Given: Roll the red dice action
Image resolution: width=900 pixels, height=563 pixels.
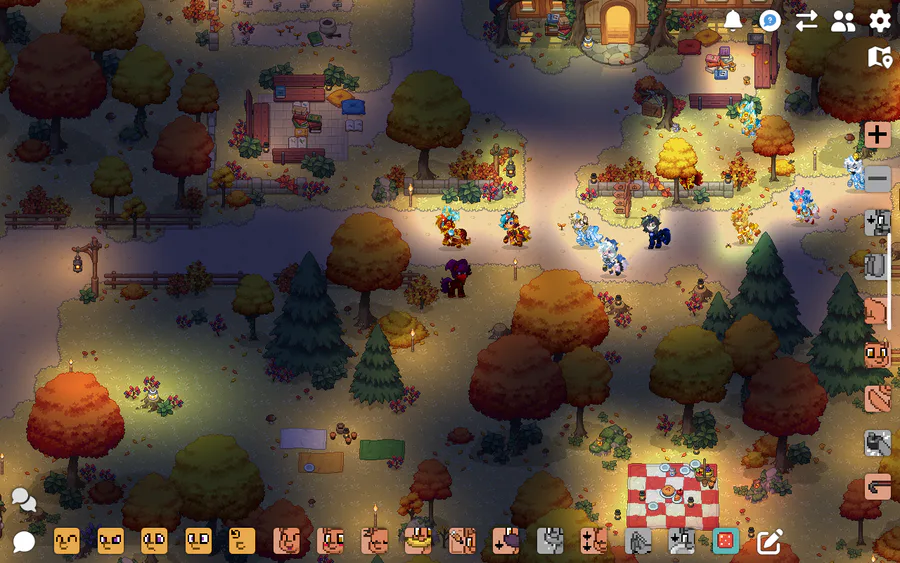Looking at the screenshot, I should click(x=725, y=541).
